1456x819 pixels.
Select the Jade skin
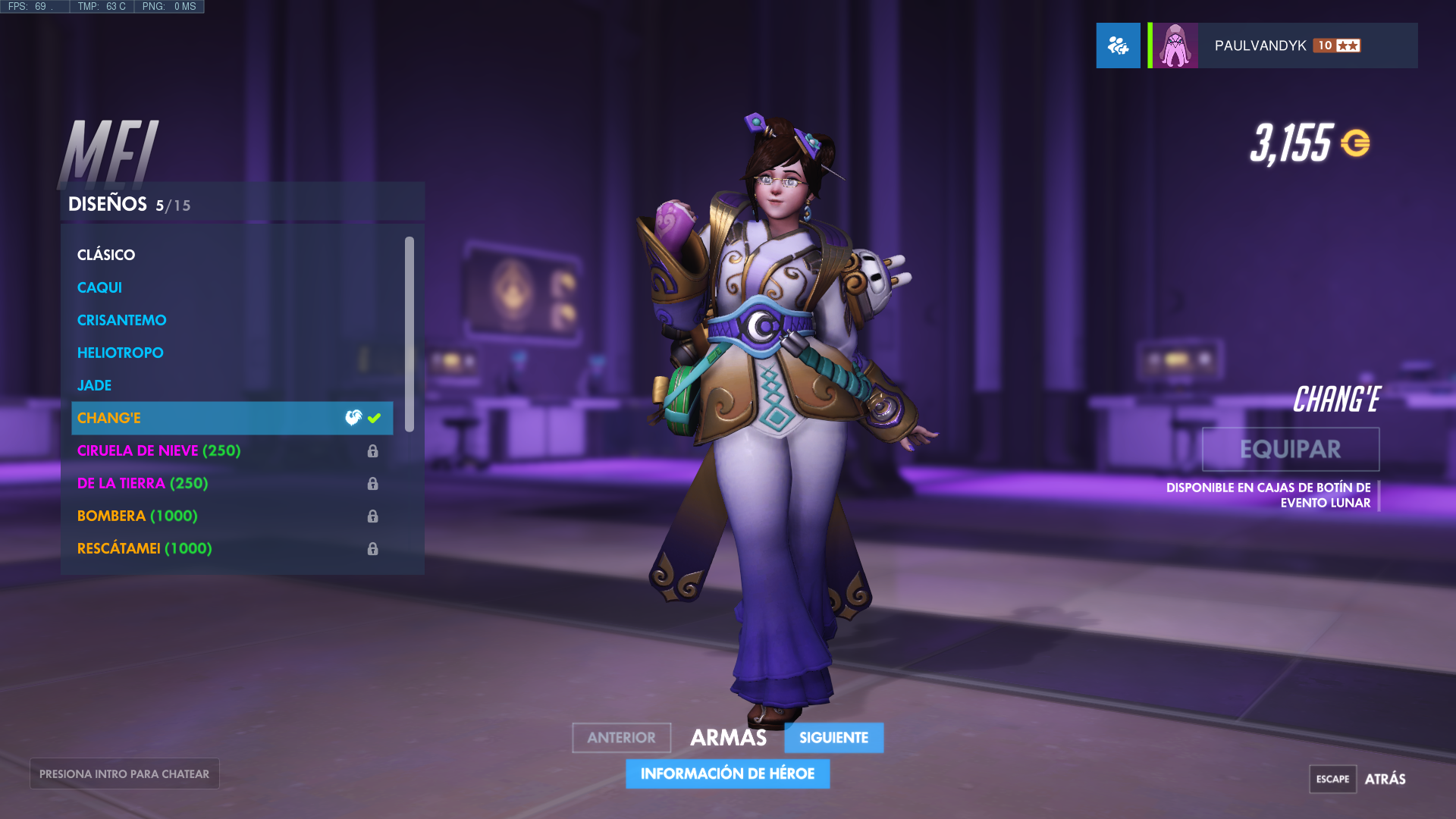94,384
